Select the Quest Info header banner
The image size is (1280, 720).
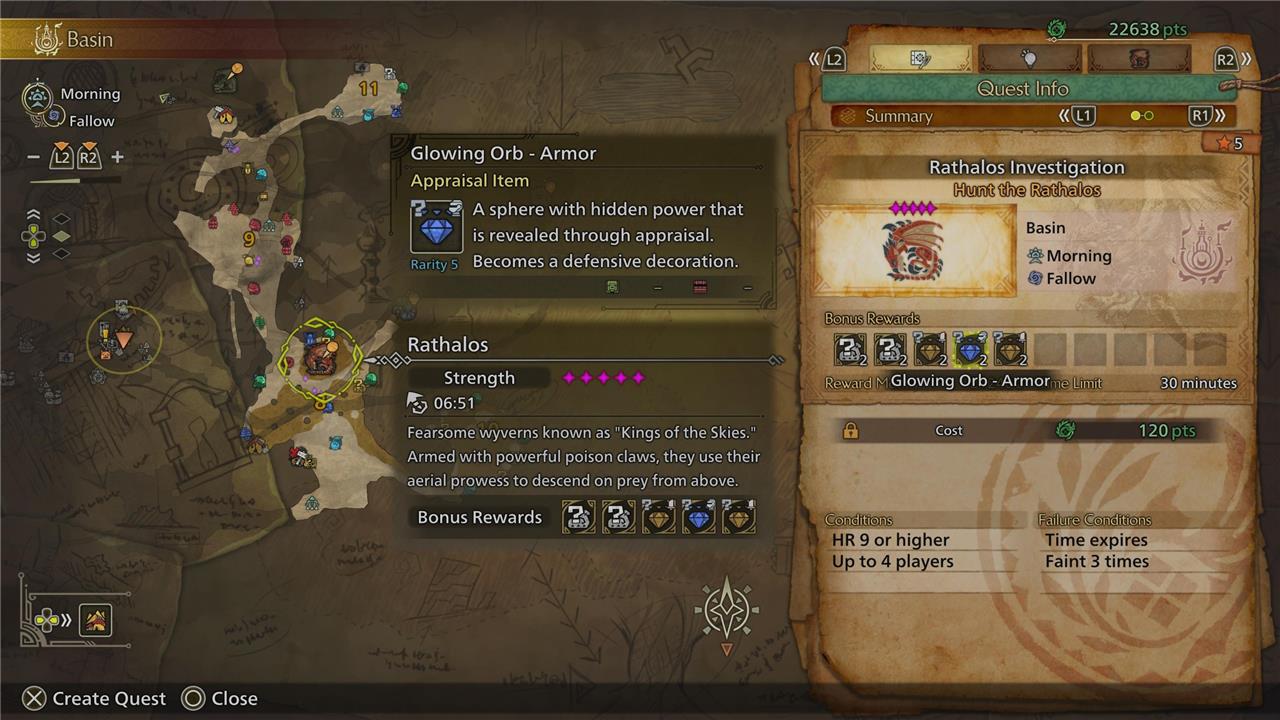pyautogui.click(x=1022, y=89)
